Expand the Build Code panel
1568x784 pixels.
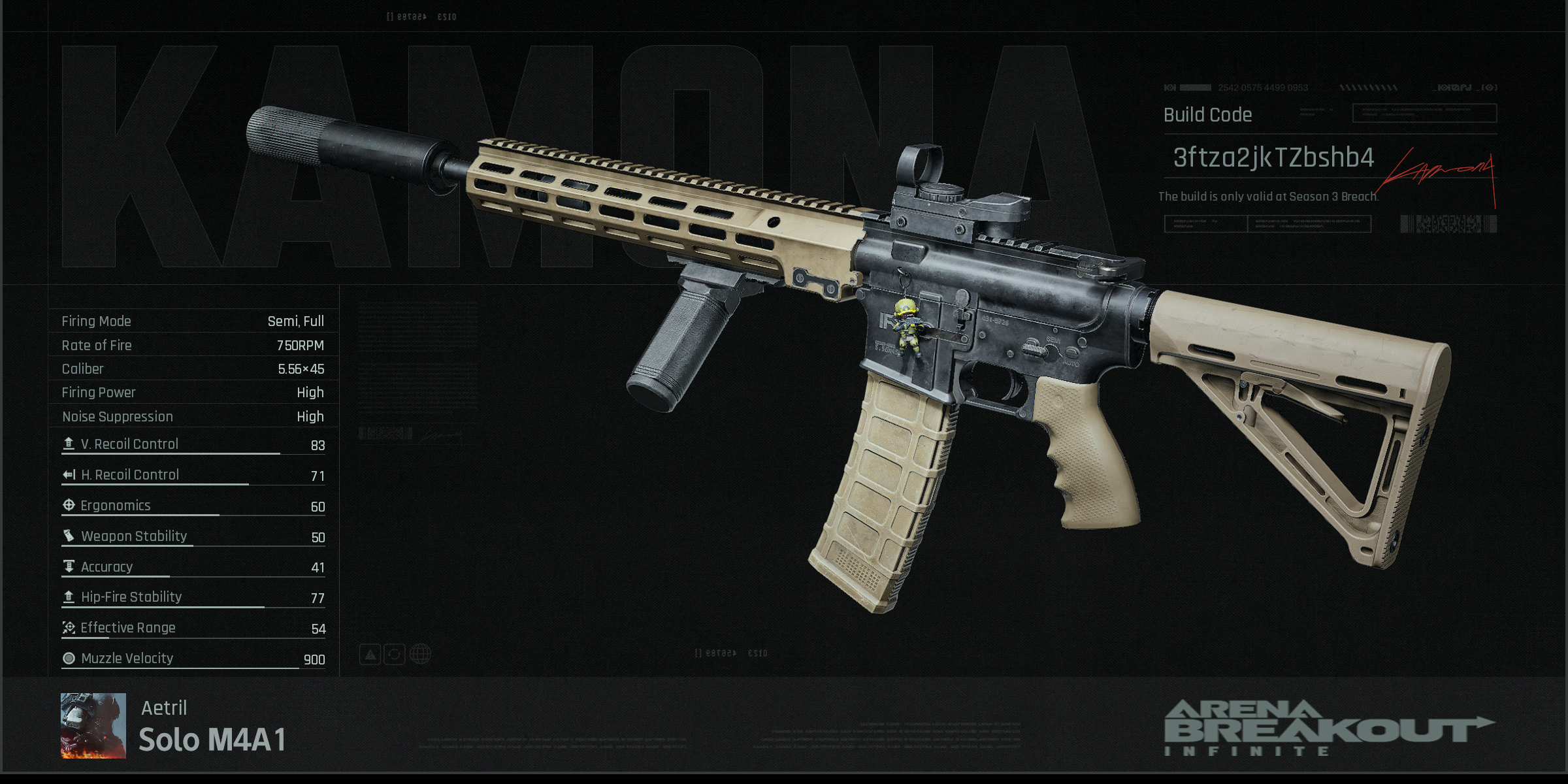coord(1209,114)
